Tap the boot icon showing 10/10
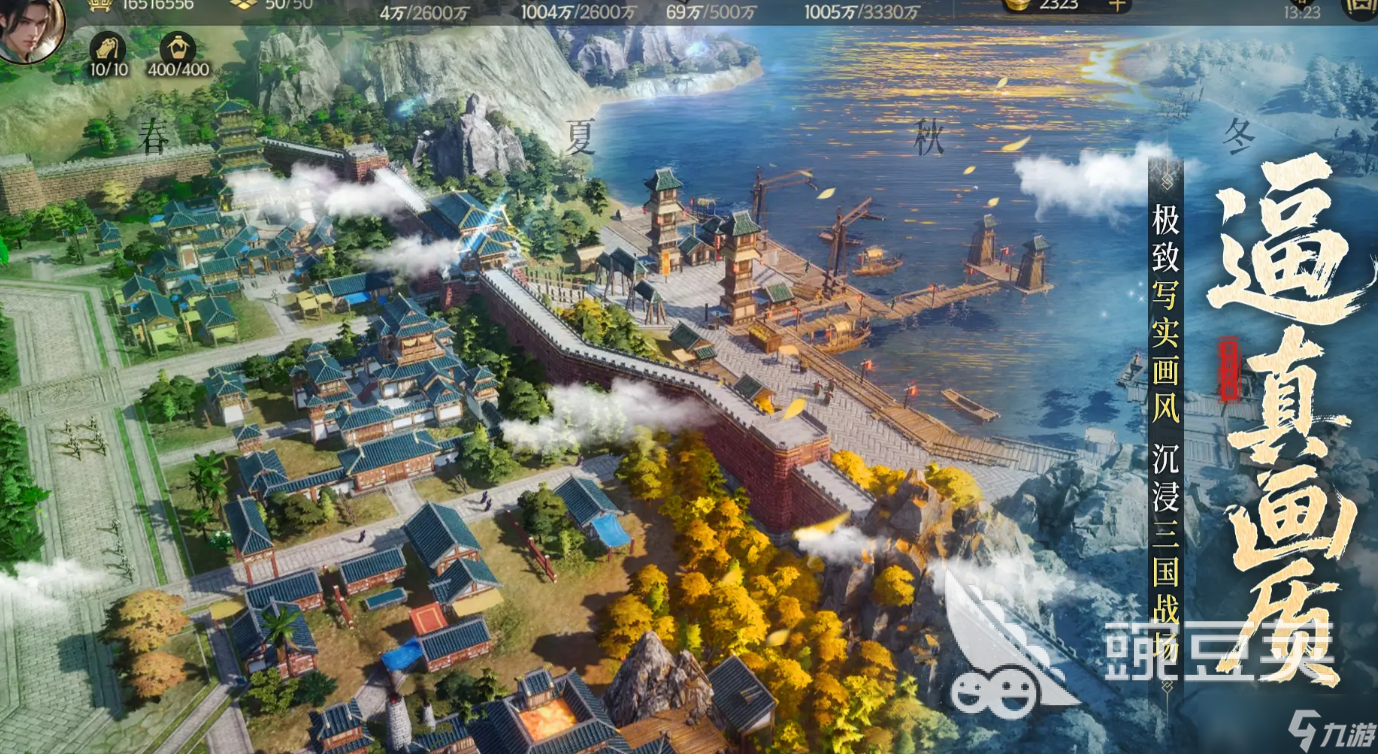The width and height of the screenshot is (1378, 754). tap(108, 48)
